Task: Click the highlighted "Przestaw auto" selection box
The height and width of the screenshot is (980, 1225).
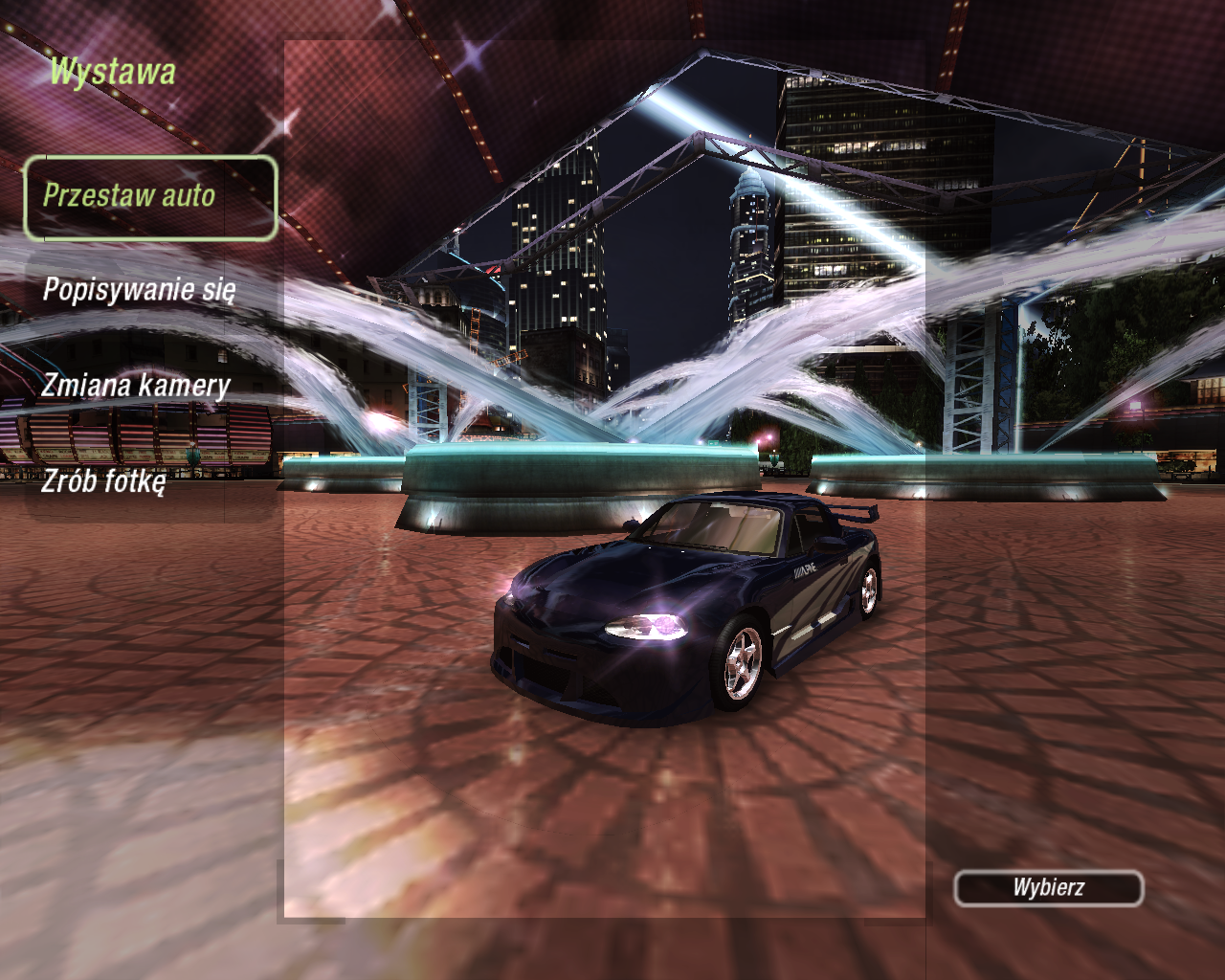Action: 148,198
